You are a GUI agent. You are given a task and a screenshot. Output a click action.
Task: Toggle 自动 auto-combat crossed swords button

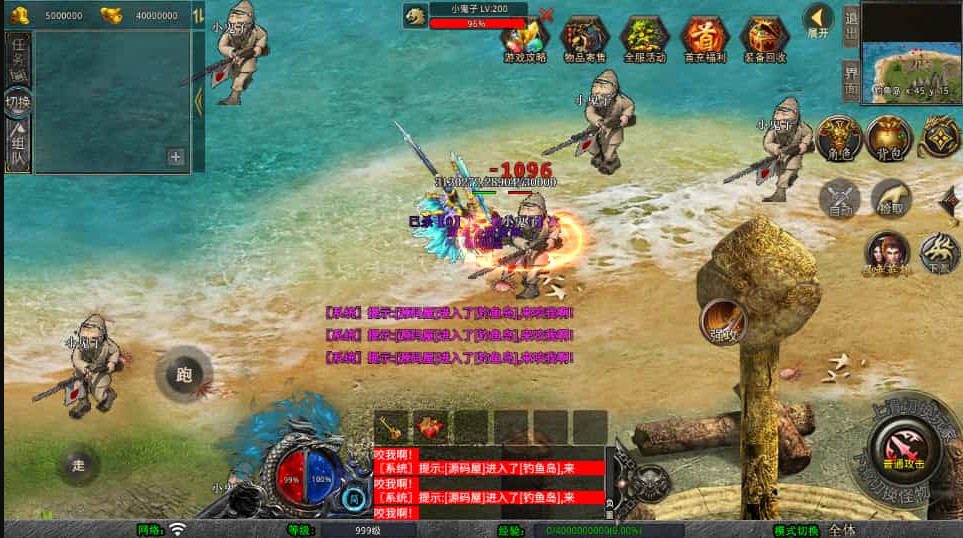click(839, 198)
